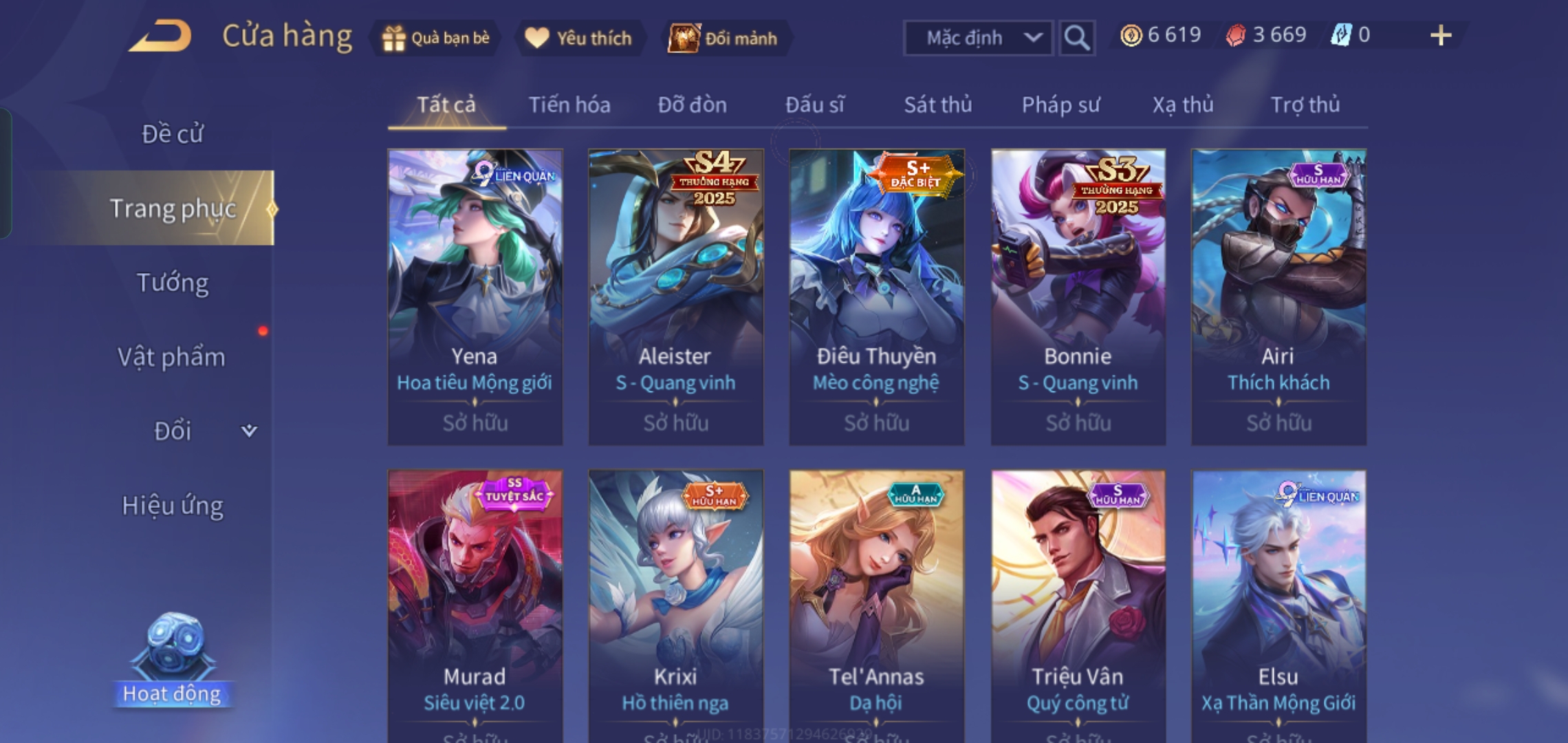Screen dimensions: 1568x743
Task: Open the Yêu thích favorites list
Action: (x=579, y=38)
